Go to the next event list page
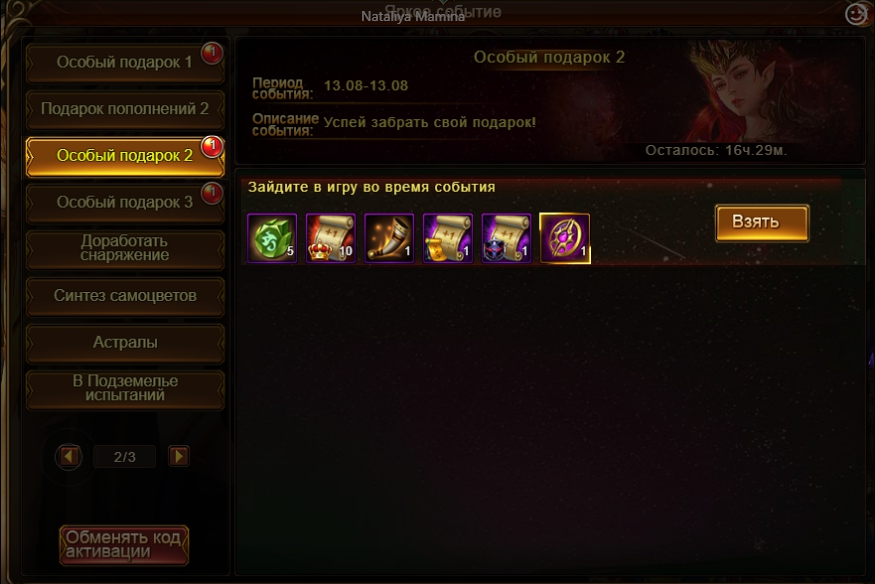This screenshot has width=875, height=584. tap(178, 457)
